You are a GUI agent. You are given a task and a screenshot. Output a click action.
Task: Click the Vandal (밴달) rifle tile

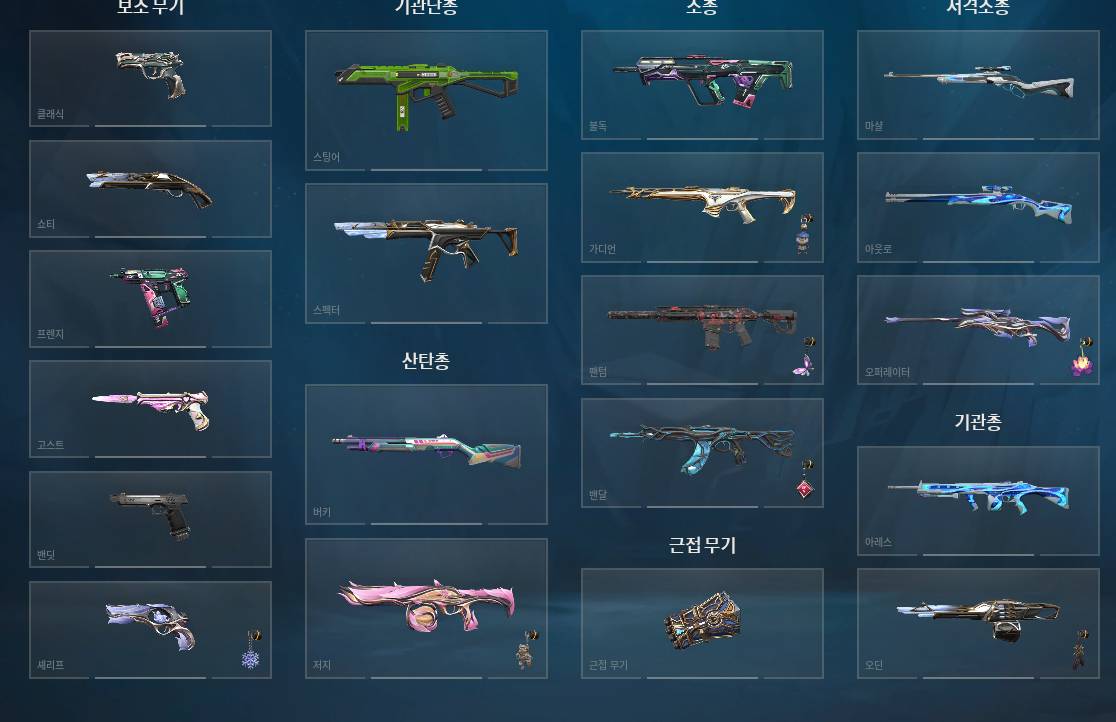coord(702,452)
